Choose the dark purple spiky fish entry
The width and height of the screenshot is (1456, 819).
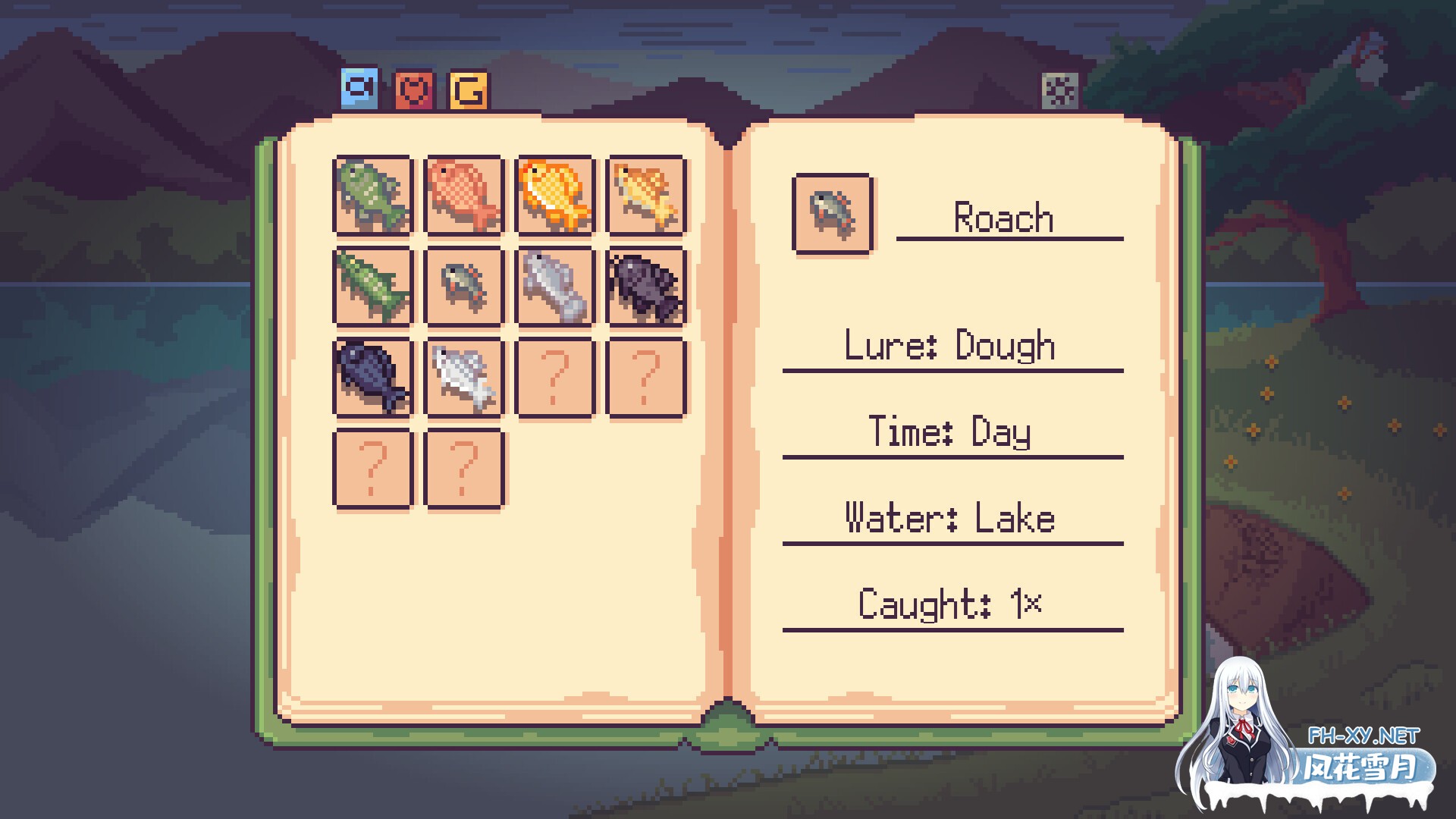(x=646, y=287)
